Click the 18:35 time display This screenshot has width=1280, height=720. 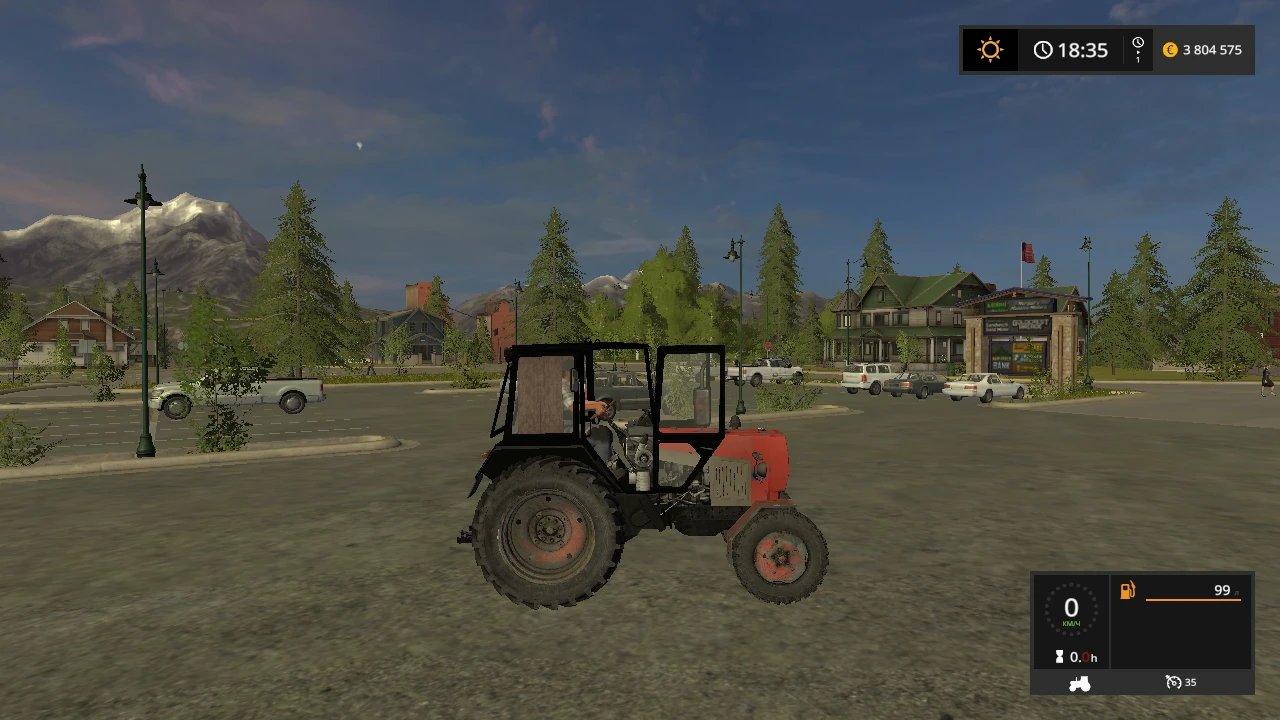point(1083,50)
